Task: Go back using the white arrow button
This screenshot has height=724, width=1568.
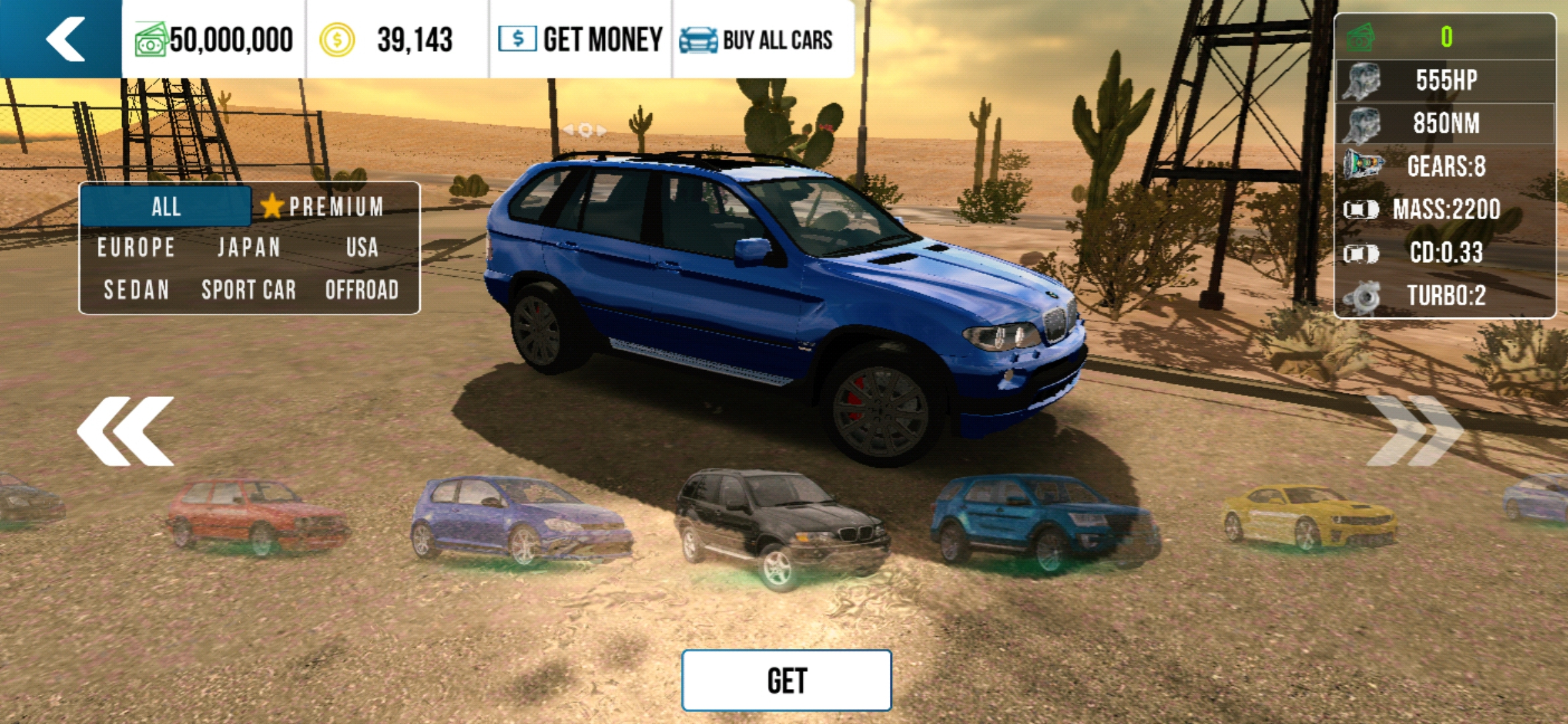Action: pyautogui.click(x=64, y=39)
